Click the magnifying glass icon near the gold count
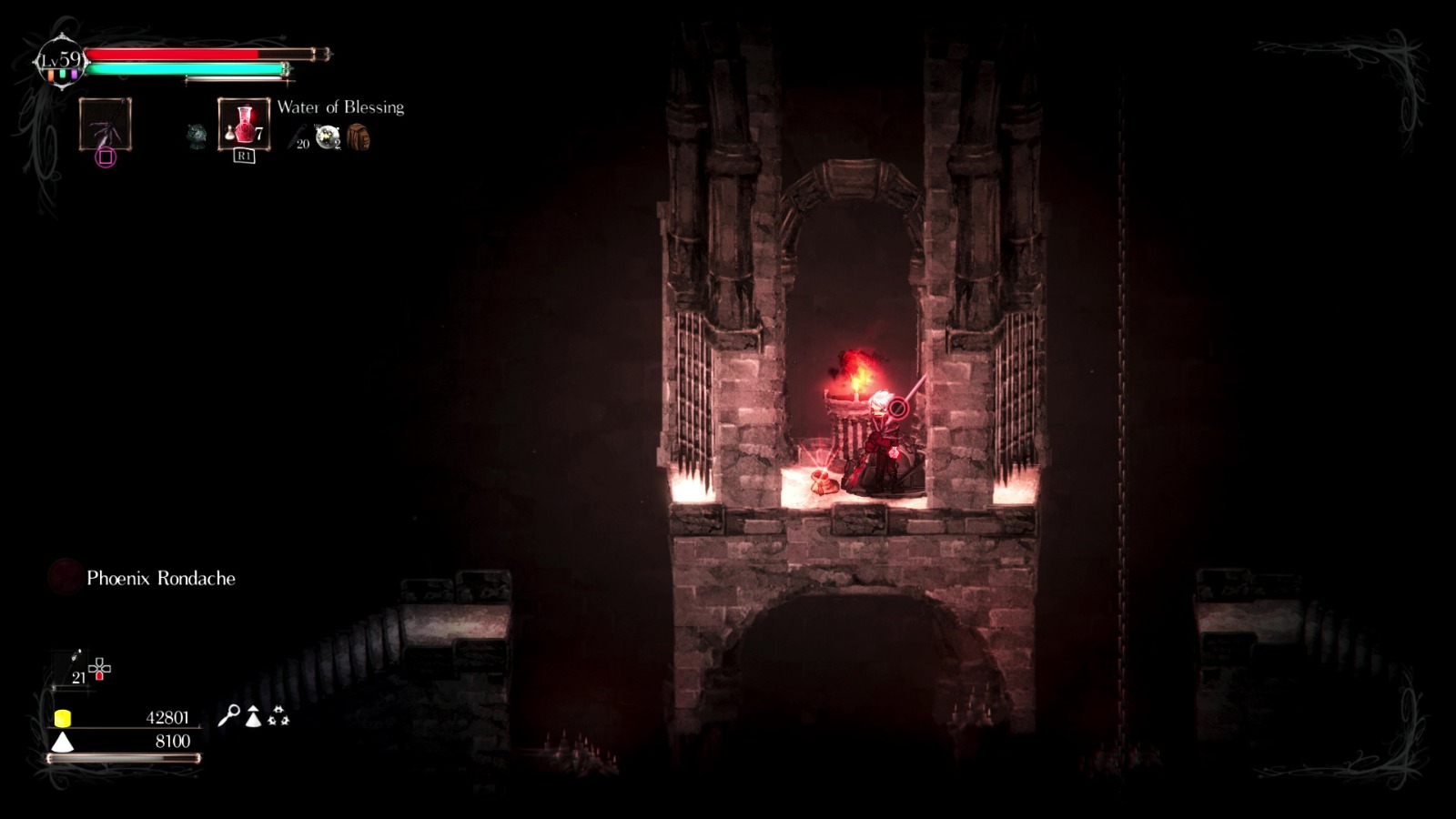The image size is (1456, 819). 233,715
